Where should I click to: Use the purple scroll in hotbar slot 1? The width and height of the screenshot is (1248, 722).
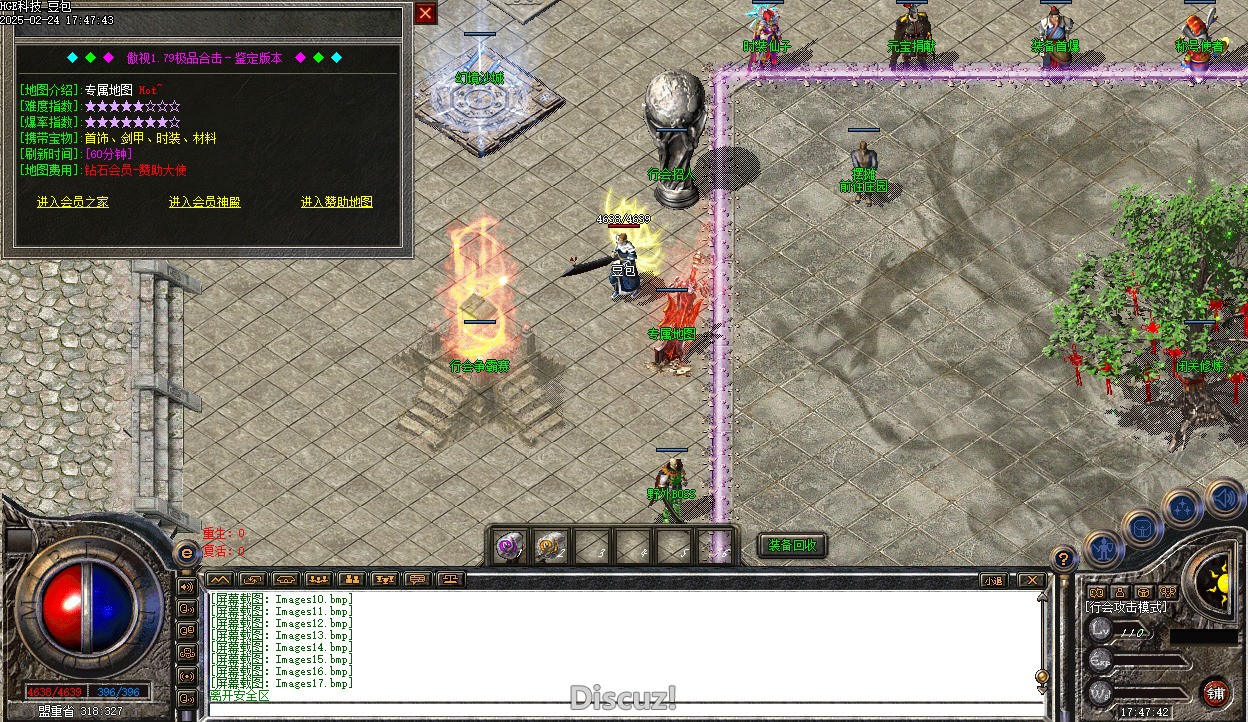(x=509, y=547)
